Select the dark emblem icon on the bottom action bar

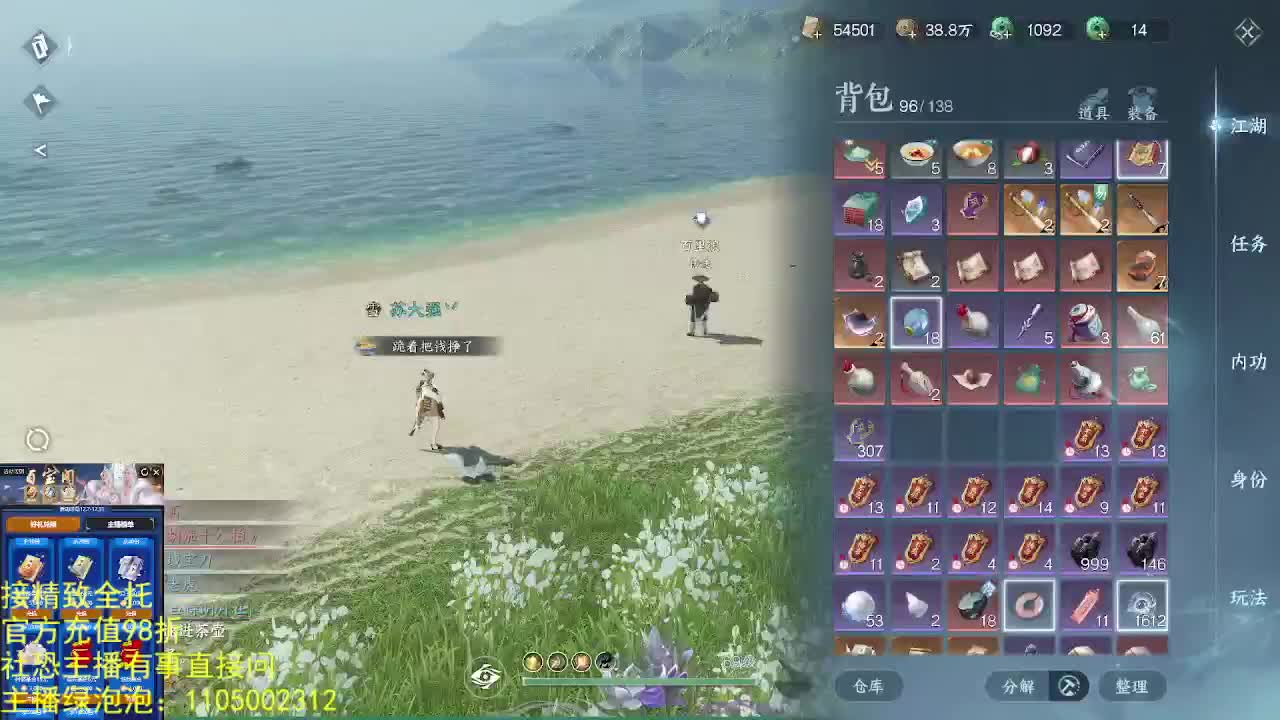tap(604, 662)
